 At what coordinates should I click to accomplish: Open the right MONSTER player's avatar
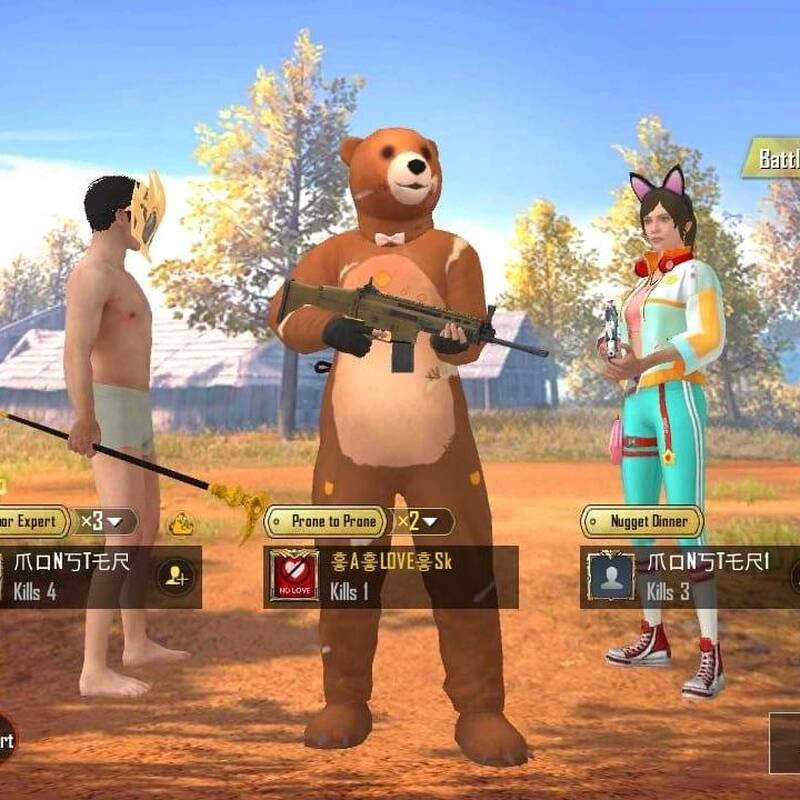(x=610, y=577)
